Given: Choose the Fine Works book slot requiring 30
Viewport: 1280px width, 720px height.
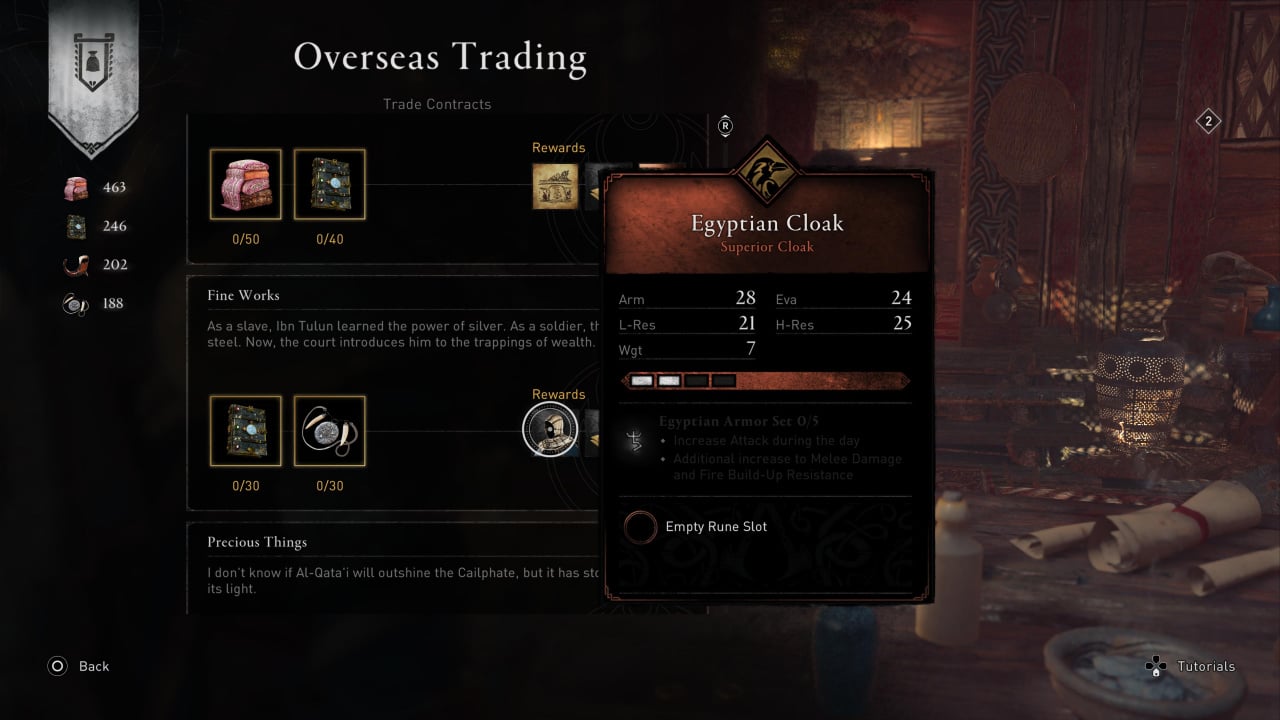Looking at the screenshot, I should click(x=245, y=431).
